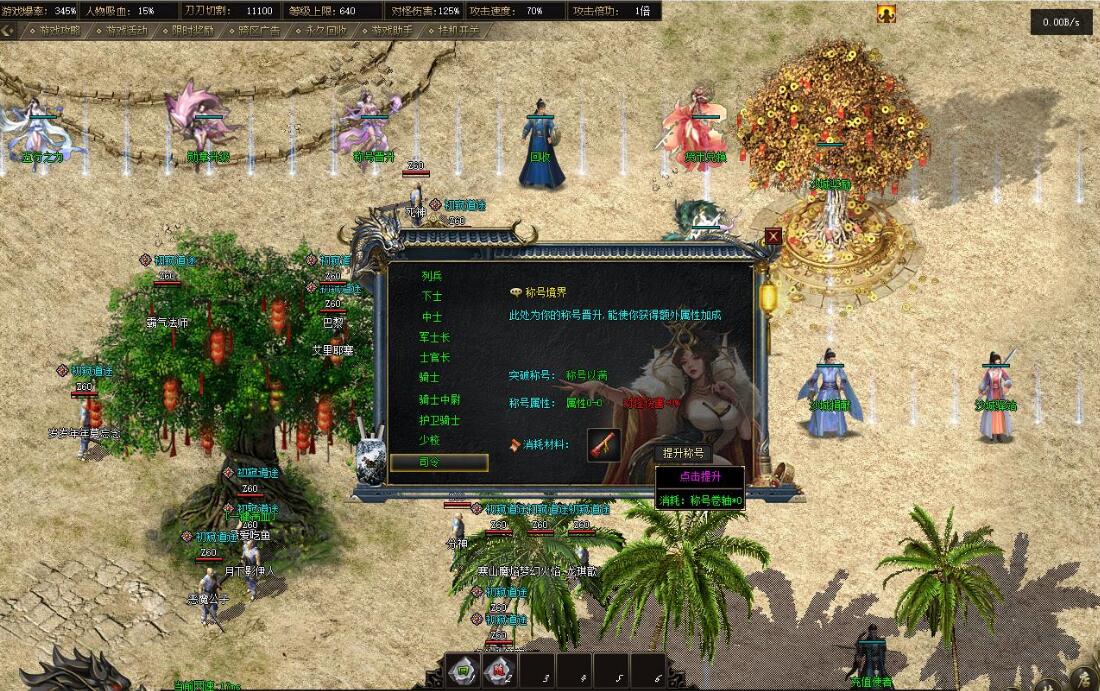
Task: Choose the 下士 title rank
Action: [x=431, y=296]
